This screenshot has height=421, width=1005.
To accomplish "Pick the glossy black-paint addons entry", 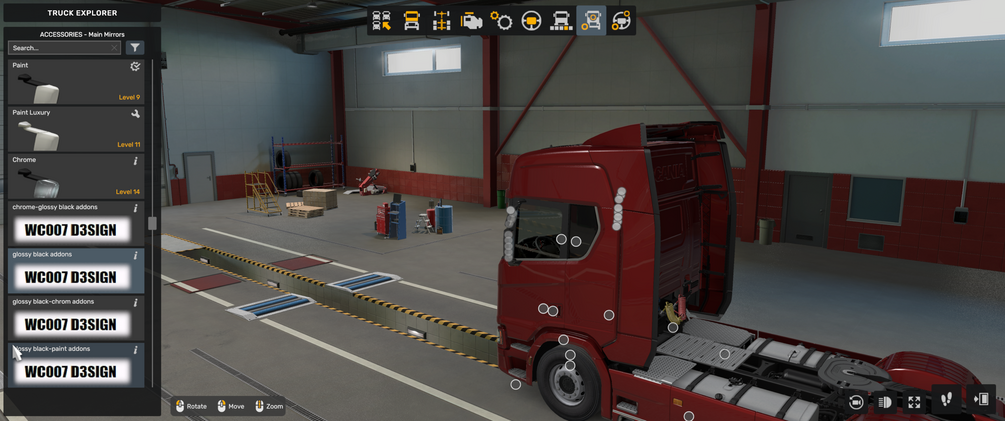I will tap(75, 365).
